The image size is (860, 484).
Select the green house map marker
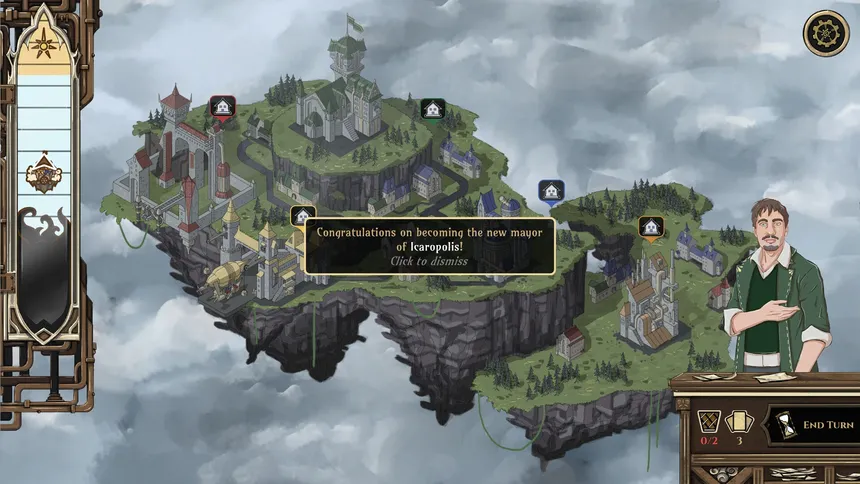pos(432,109)
